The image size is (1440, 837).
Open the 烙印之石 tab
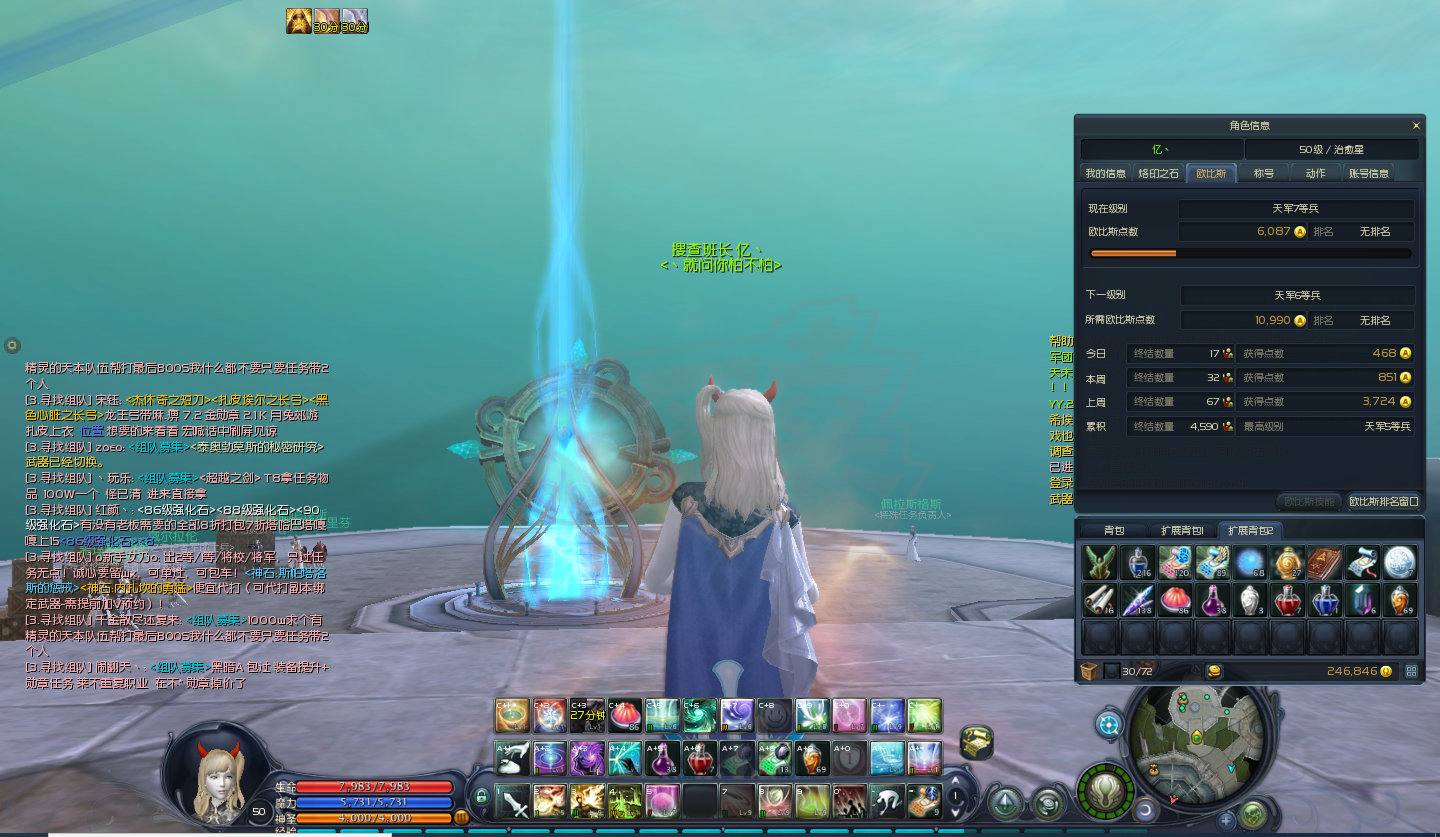pos(1158,173)
